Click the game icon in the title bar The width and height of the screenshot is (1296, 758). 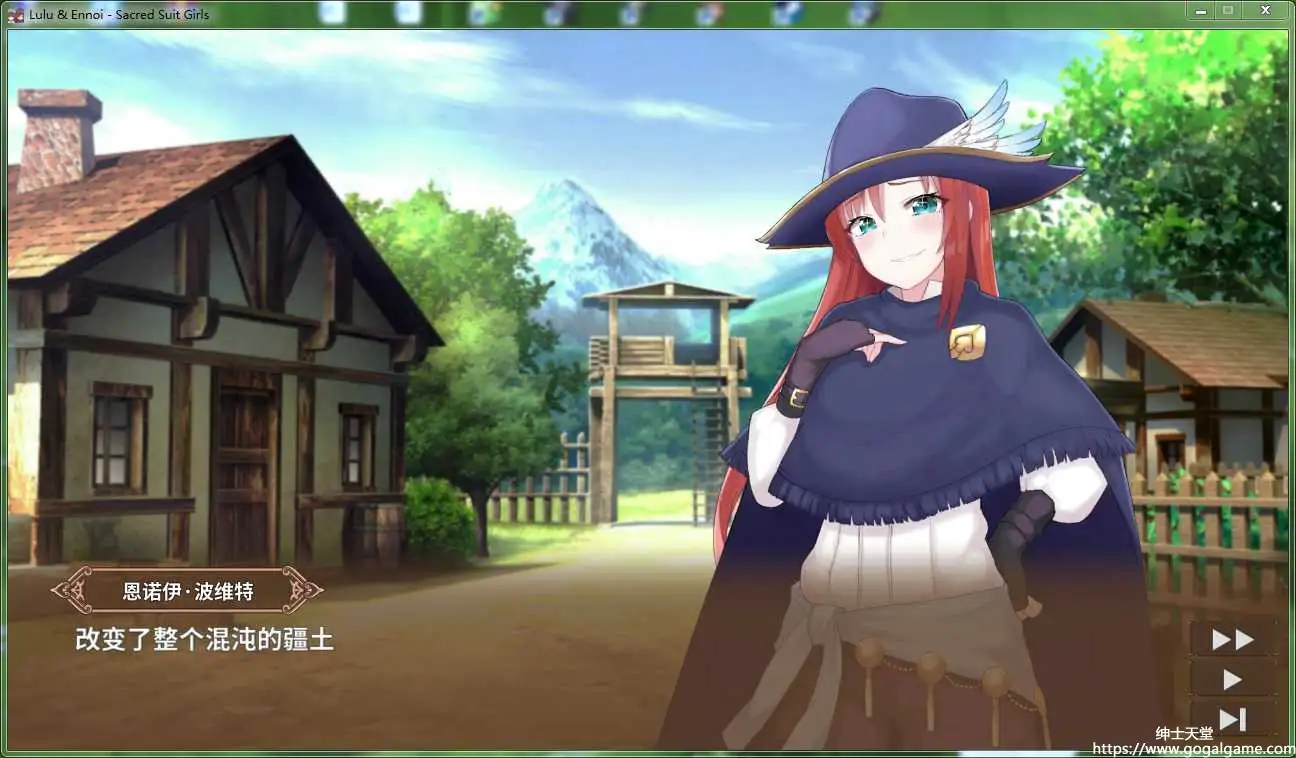(x=12, y=13)
